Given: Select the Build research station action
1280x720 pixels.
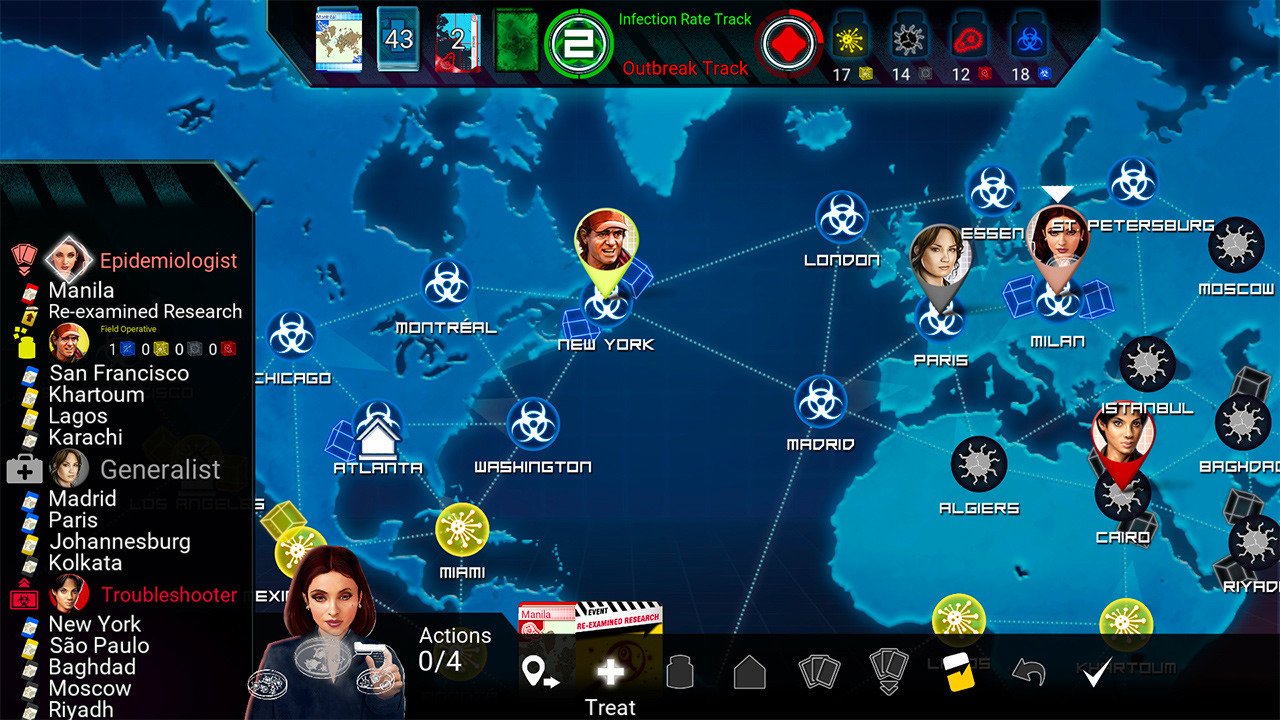Looking at the screenshot, I should pos(748,672).
